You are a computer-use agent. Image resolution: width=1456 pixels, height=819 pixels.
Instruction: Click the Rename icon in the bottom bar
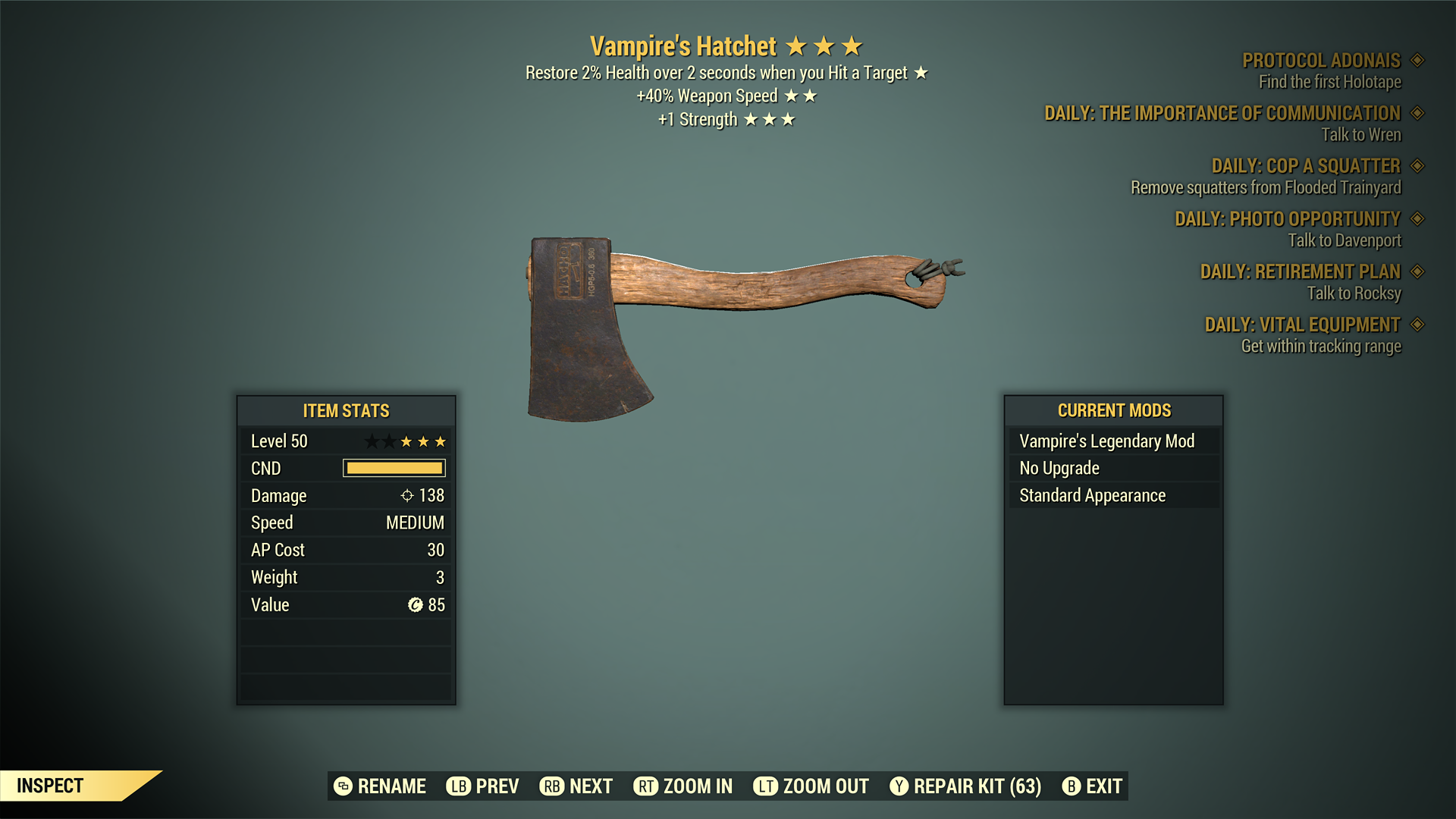click(x=343, y=786)
